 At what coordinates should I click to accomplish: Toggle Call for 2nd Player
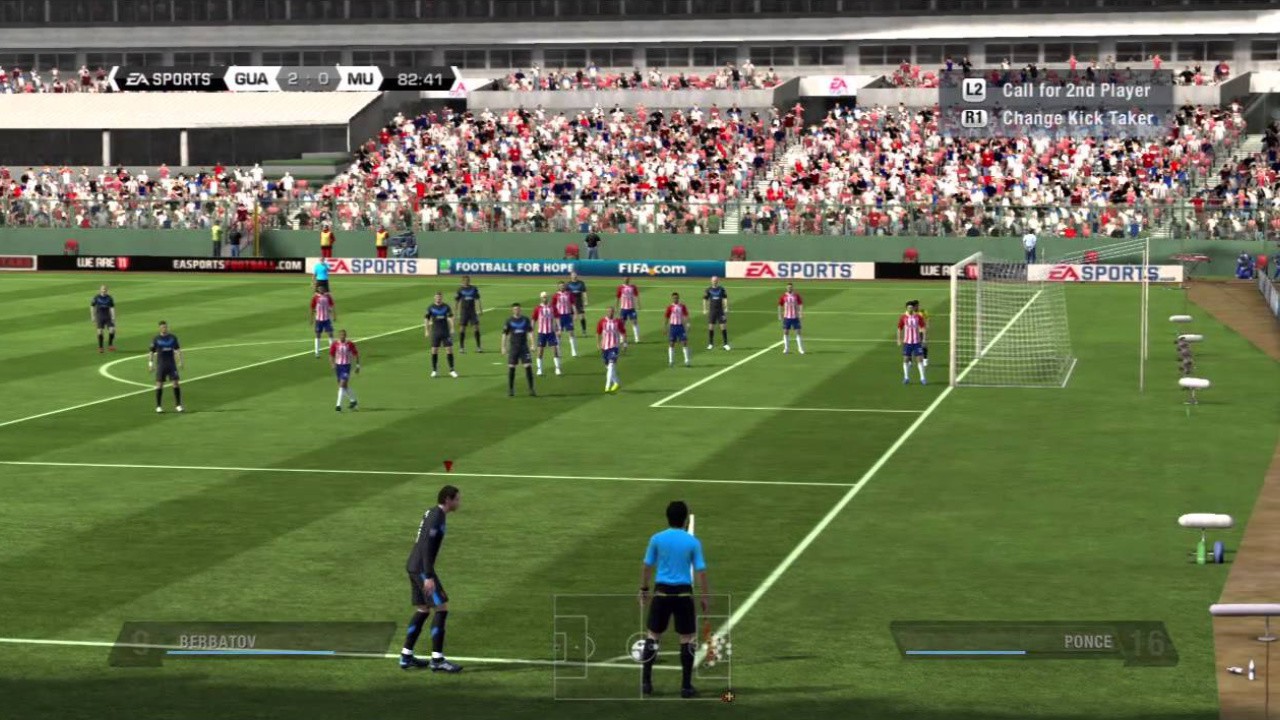[1077, 89]
